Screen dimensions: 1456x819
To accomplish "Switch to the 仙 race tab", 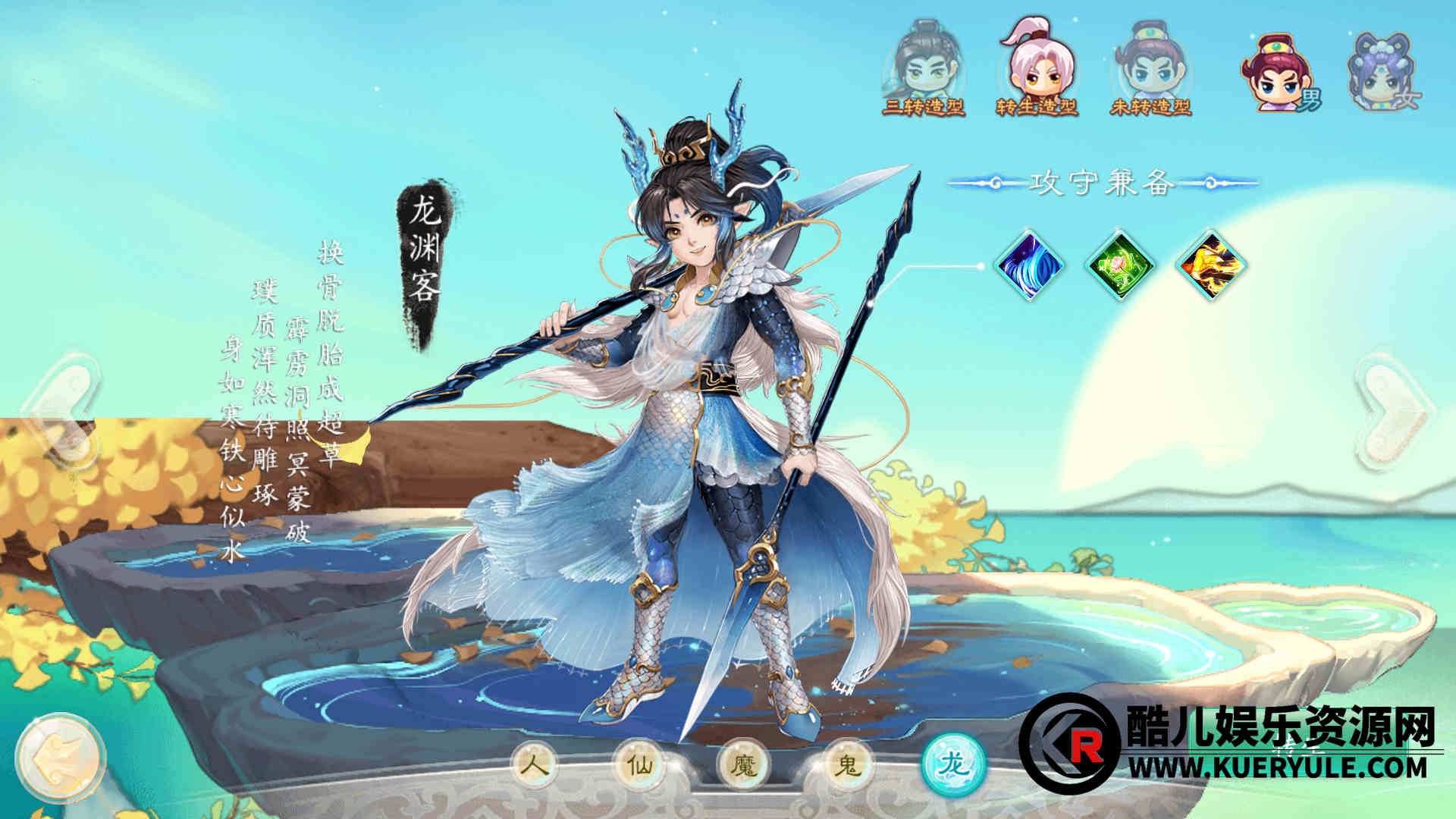I will click(641, 764).
